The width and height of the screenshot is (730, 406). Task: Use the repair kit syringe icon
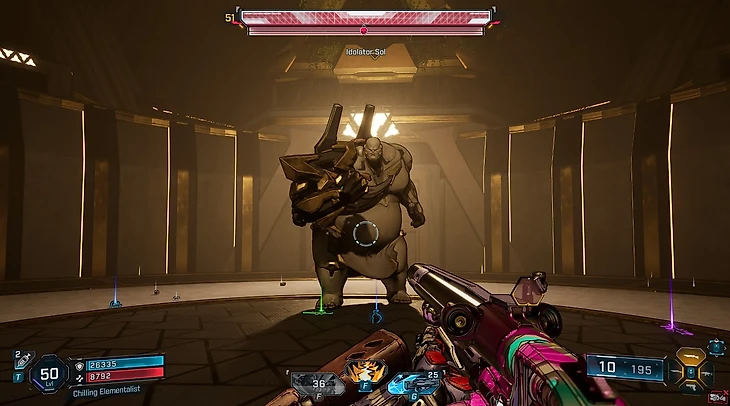click(24, 364)
